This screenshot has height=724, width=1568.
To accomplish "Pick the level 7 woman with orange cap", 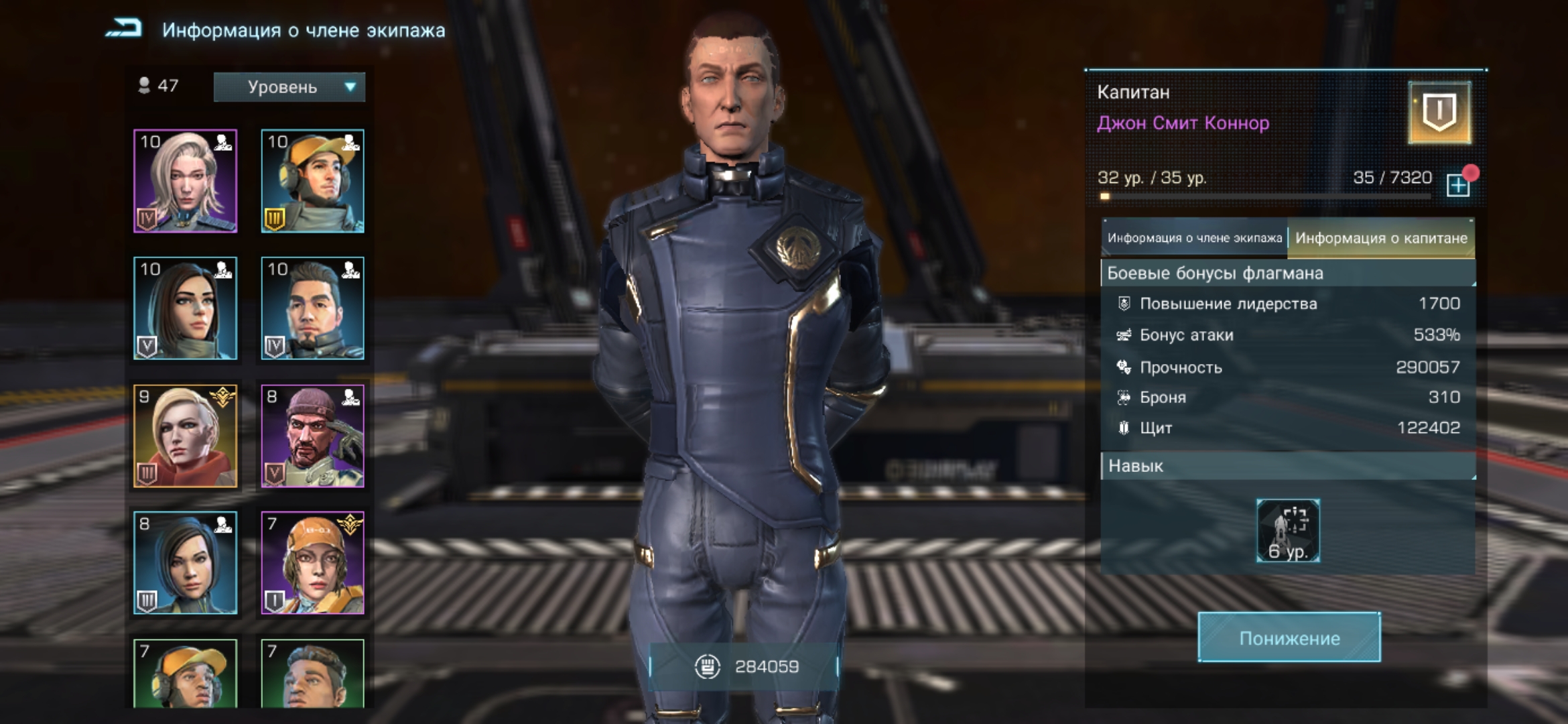I will [x=312, y=563].
